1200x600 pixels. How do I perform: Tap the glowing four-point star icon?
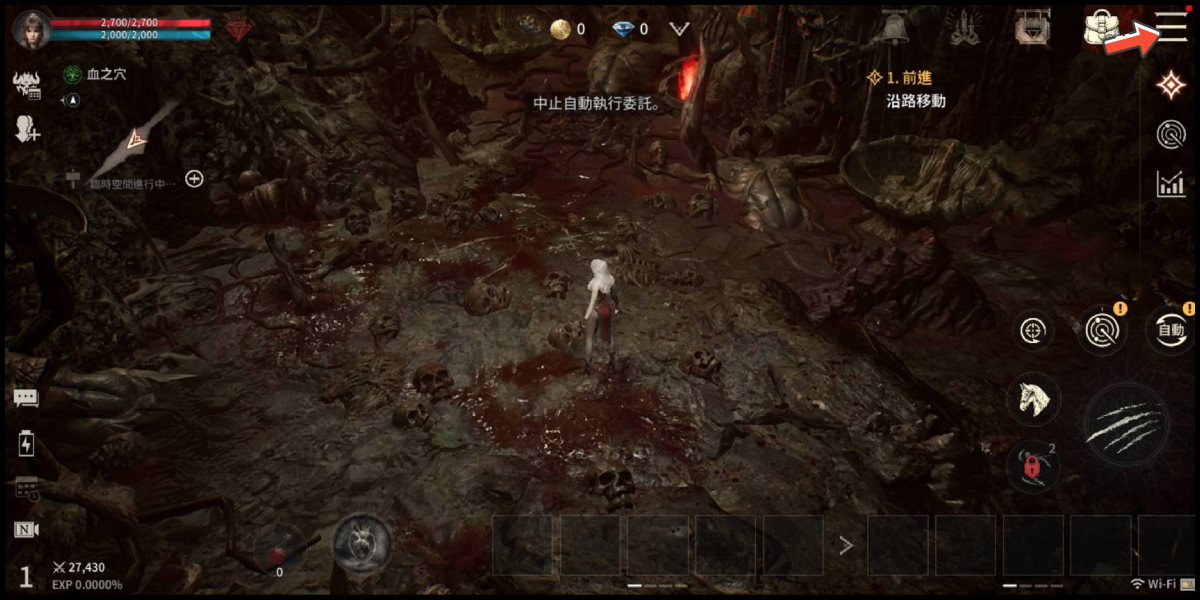[1171, 86]
